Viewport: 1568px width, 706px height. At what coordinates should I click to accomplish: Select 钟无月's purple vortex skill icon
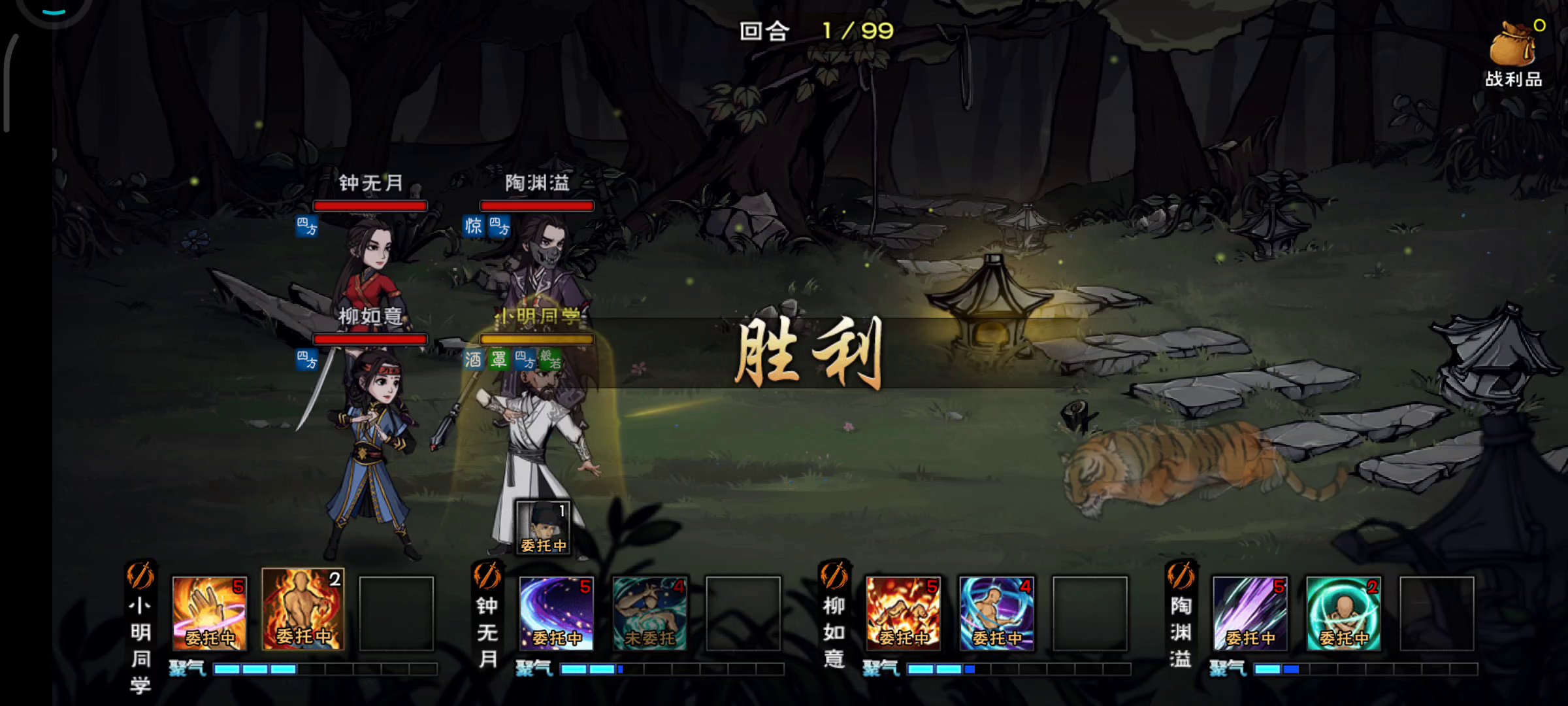[557, 616]
